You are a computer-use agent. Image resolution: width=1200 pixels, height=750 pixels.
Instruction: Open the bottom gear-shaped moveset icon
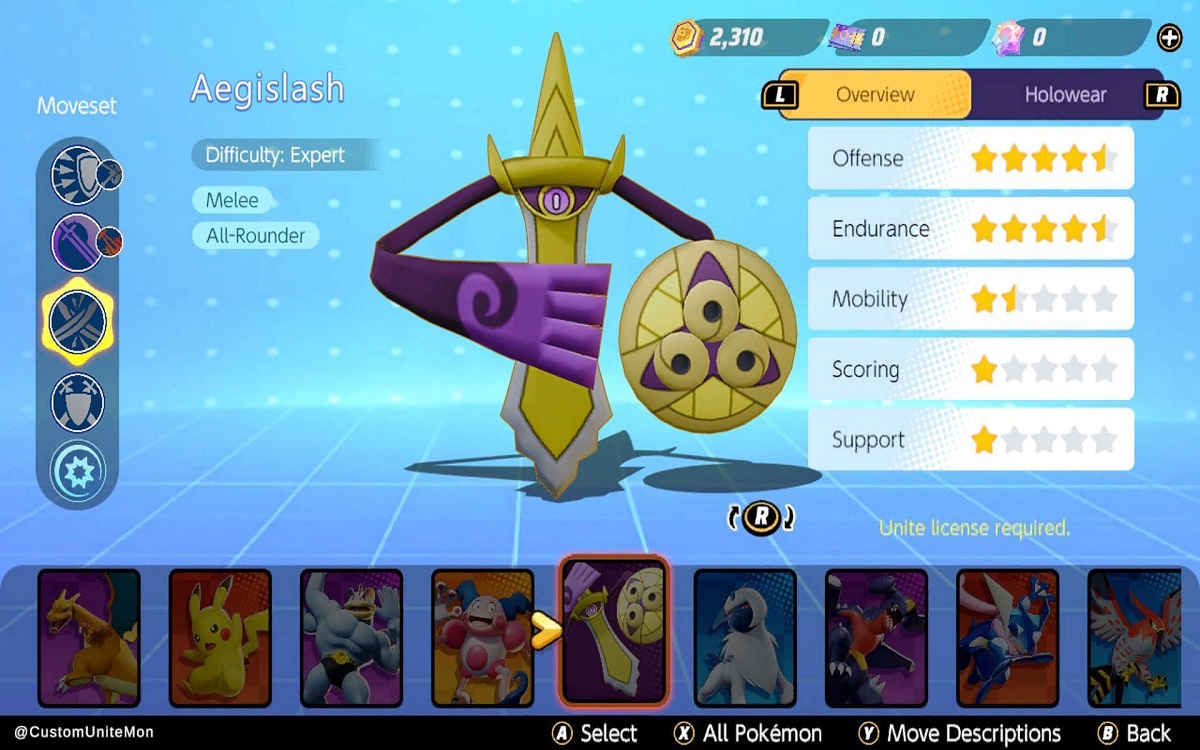[77, 470]
